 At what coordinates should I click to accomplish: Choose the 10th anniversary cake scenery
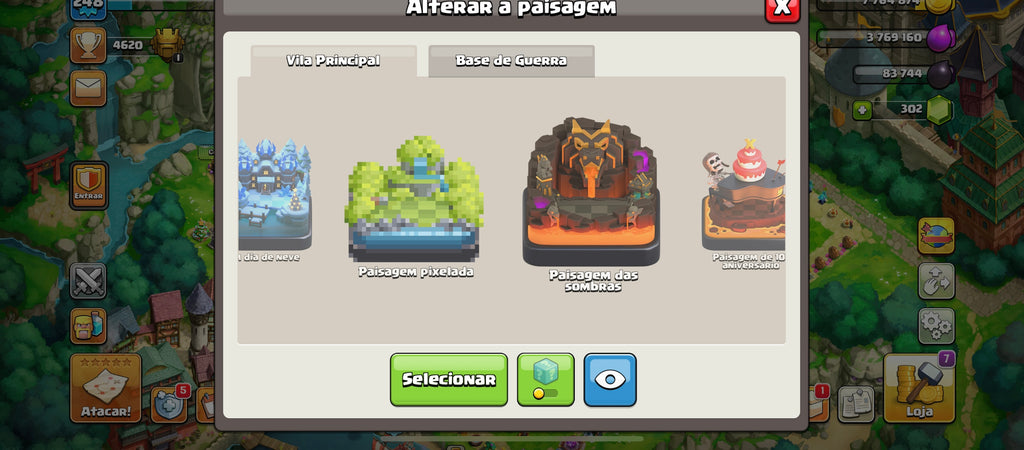click(744, 200)
